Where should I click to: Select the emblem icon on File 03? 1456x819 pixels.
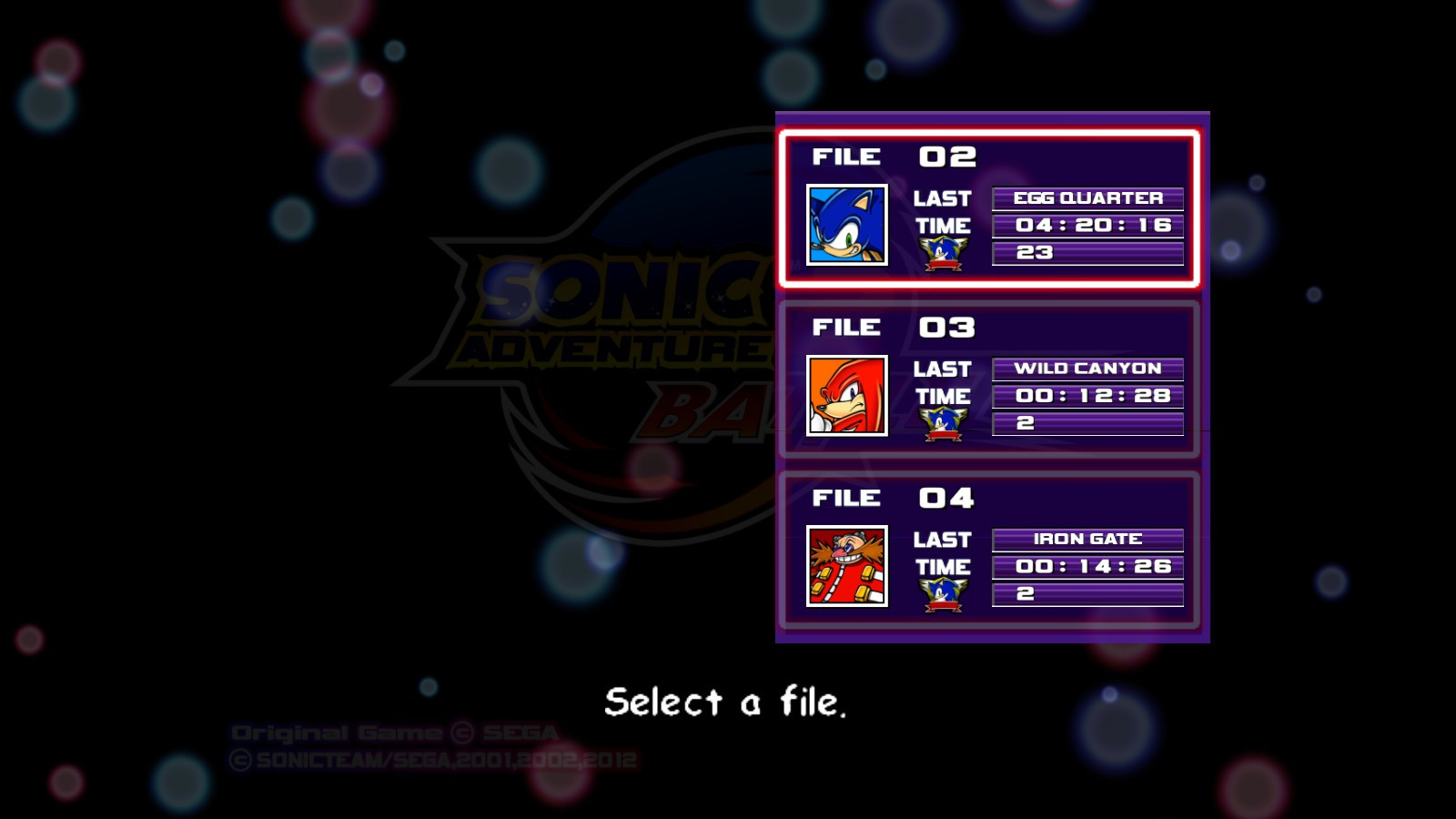point(944,422)
